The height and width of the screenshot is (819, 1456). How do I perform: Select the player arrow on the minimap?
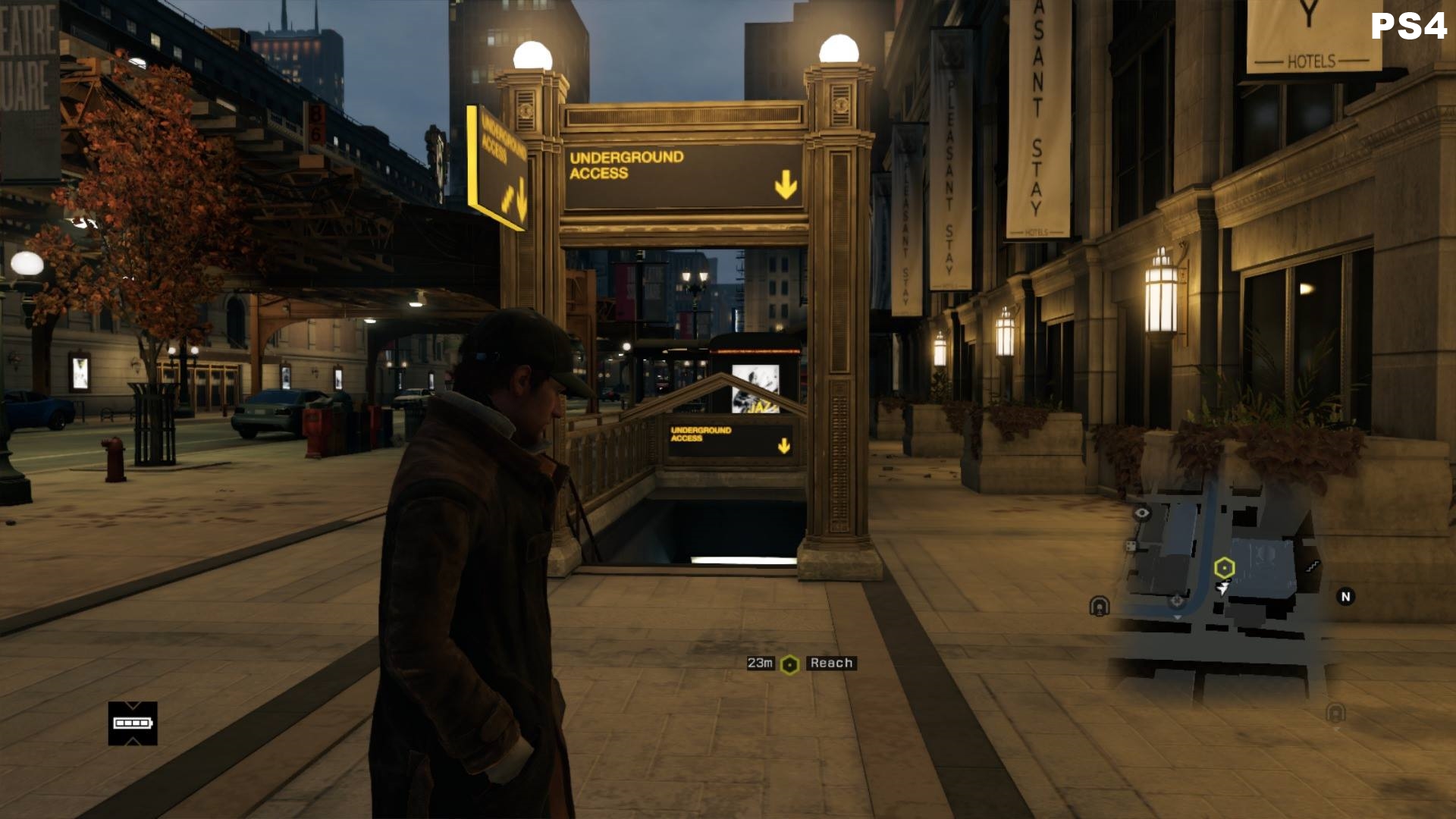tap(1222, 588)
